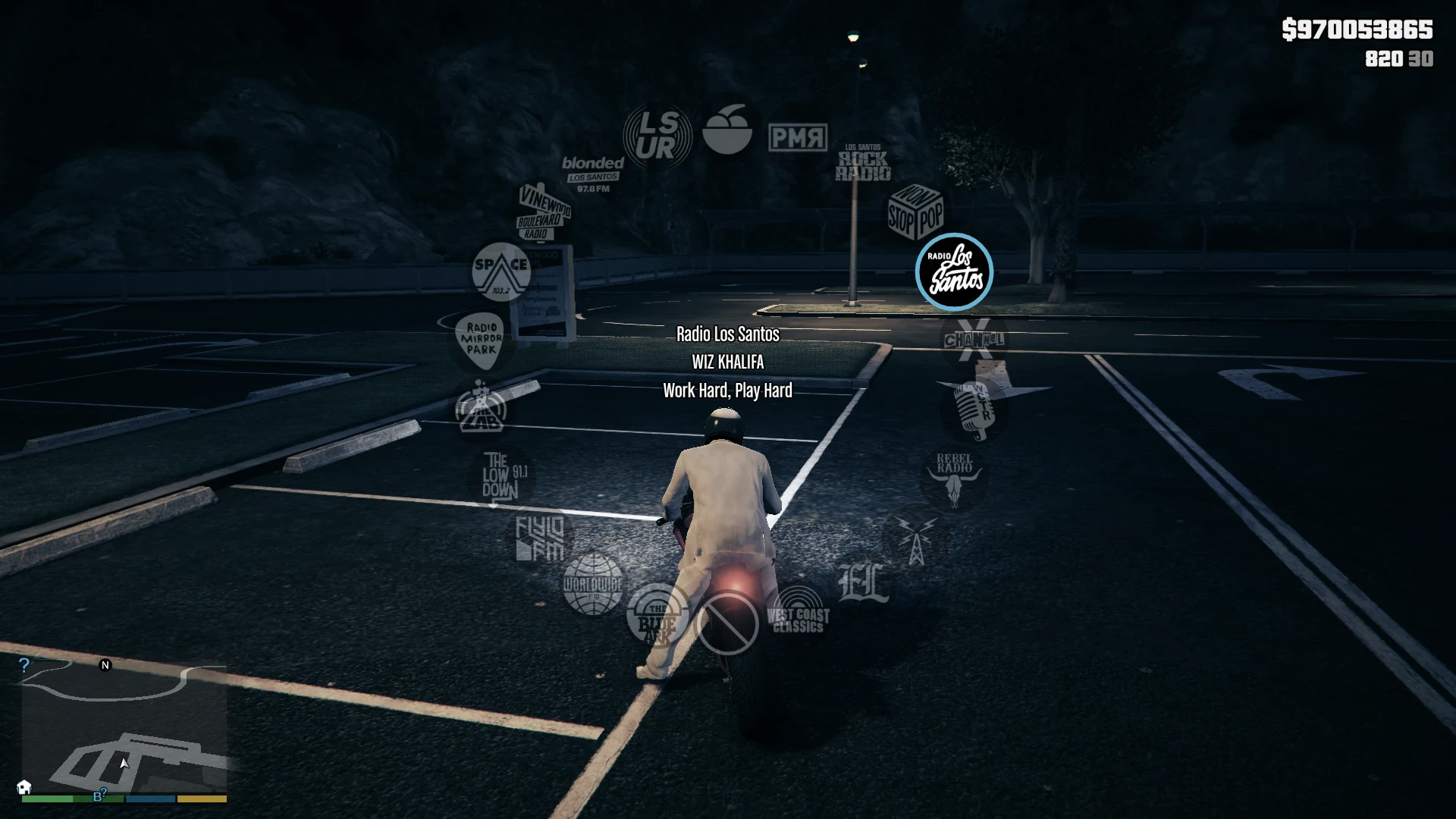Select Space 103.2 on the radio wheel
The height and width of the screenshot is (819, 1456).
tap(502, 273)
